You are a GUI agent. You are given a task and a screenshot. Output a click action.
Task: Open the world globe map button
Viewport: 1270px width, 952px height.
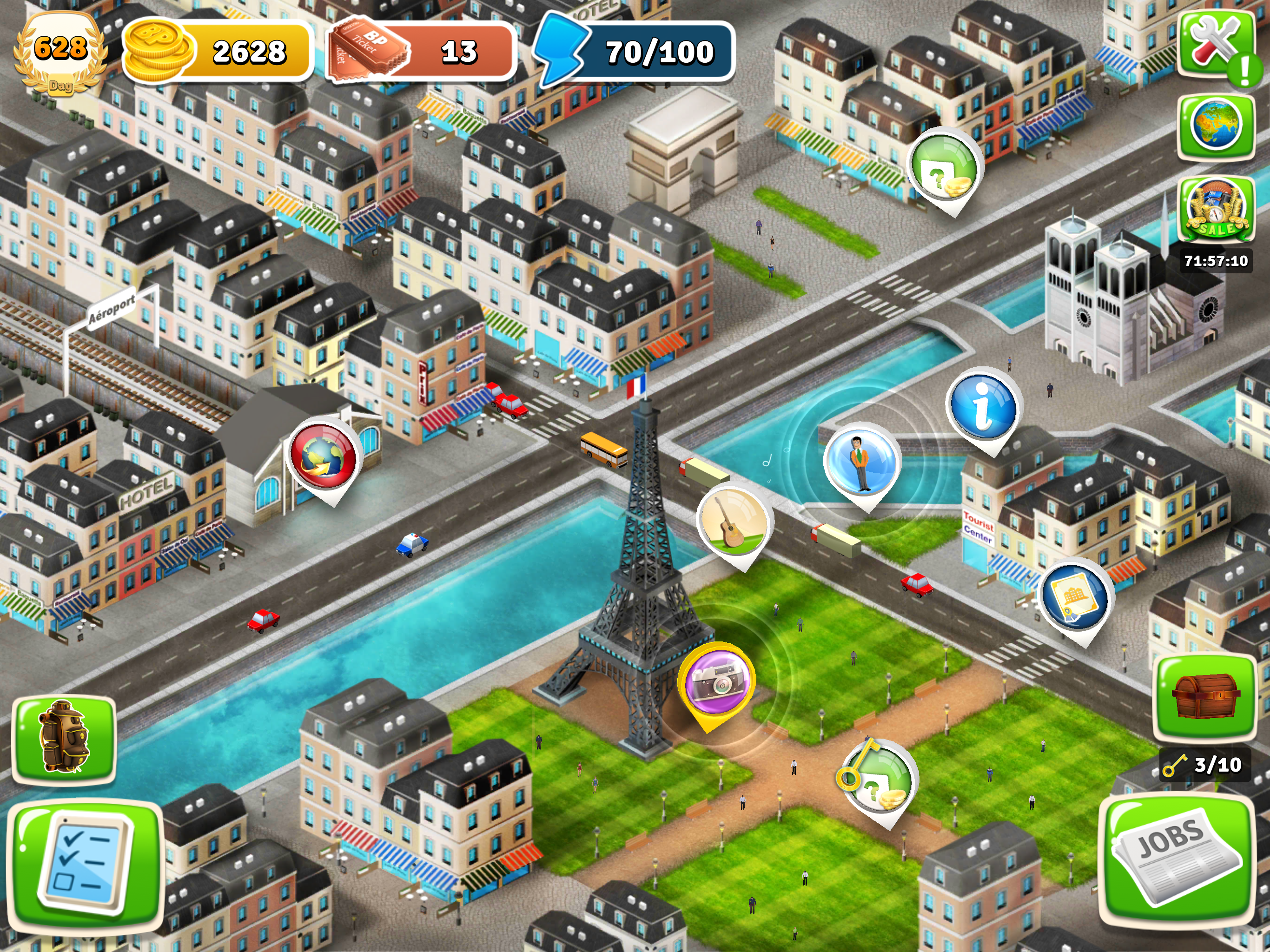pyautogui.click(x=1216, y=126)
